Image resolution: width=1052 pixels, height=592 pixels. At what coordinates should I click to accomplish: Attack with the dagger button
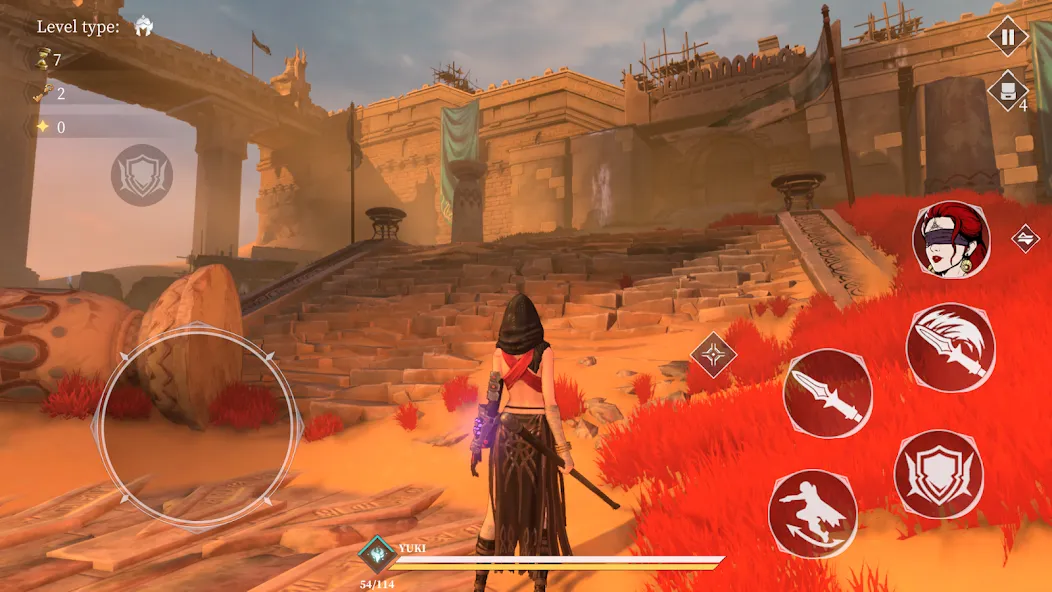coord(827,393)
